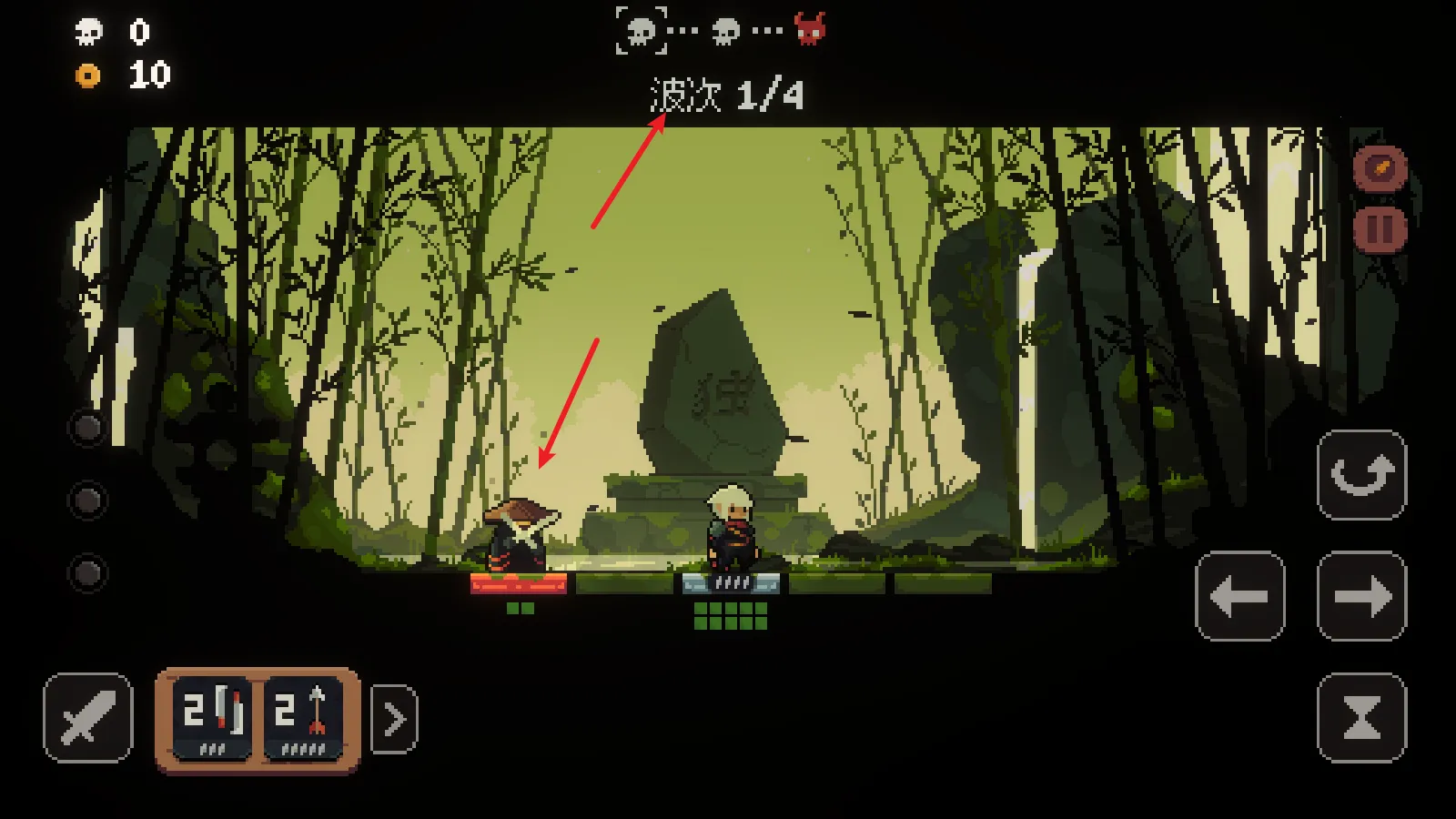Viewport: 1456px width, 819px height.
Task: Select the arrow attack tile
Action: click(303, 718)
